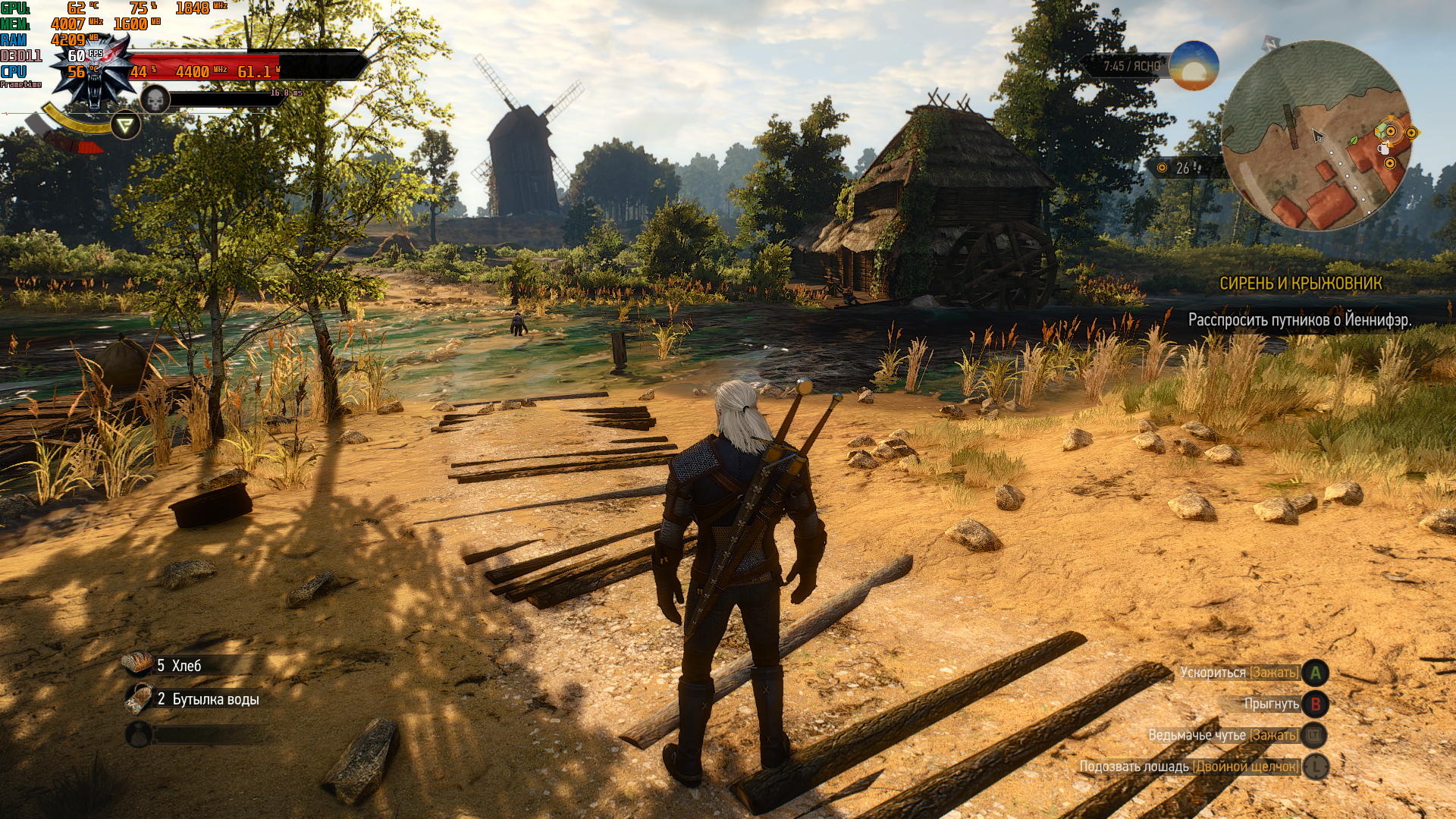The height and width of the screenshot is (819, 1456).
Task: Click the objective about asking travelers of Йеннифэр
Action: (1299, 320)
